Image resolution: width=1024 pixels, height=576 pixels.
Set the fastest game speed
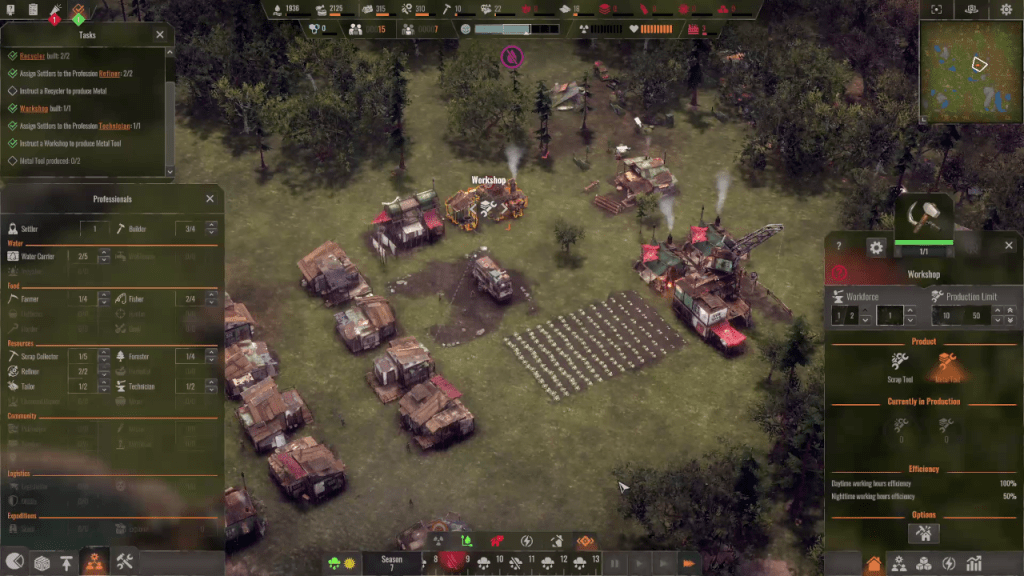[688, 563]
